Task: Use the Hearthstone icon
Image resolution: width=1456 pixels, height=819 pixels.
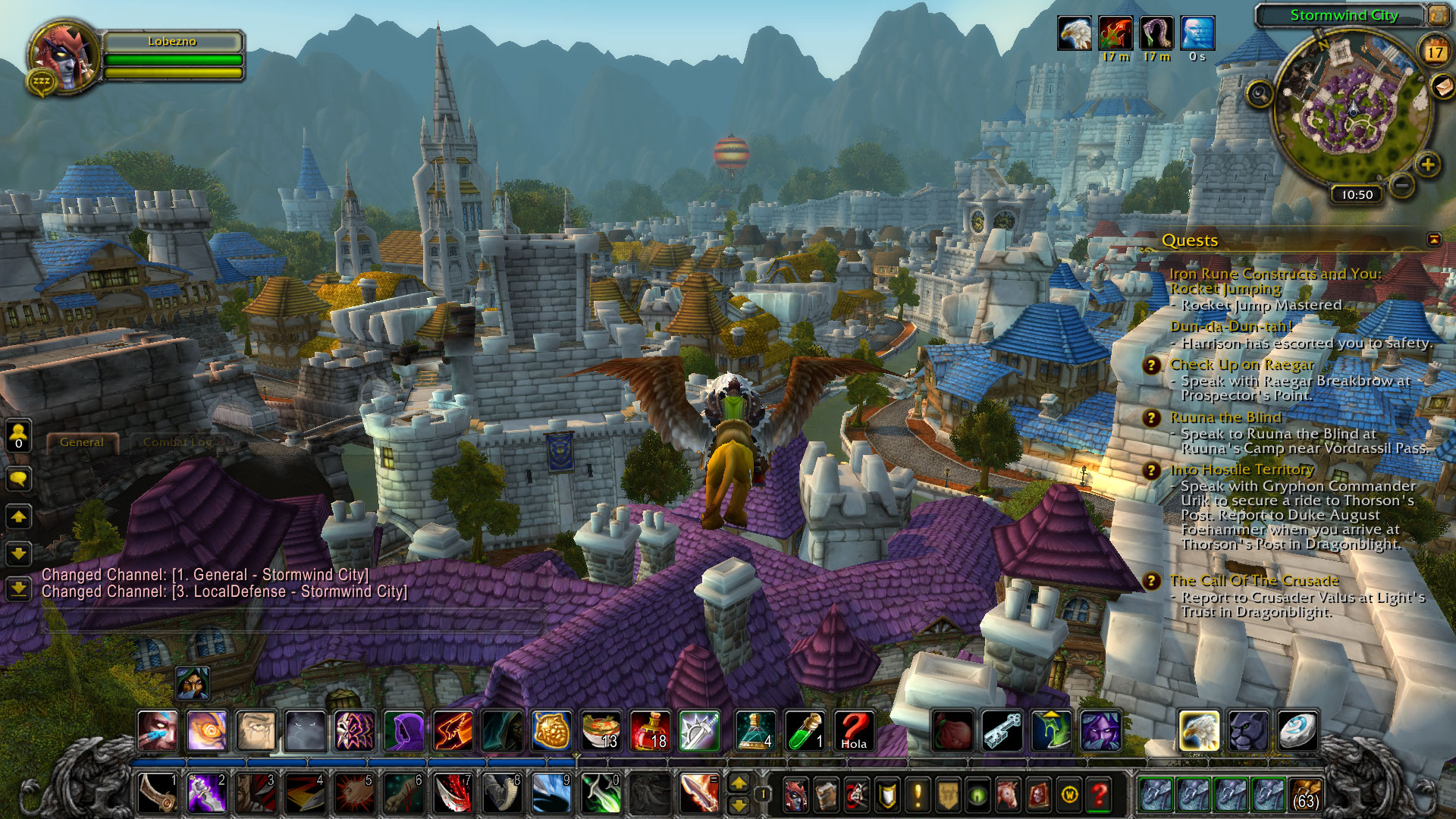Action: click(x=1297, y=731)
